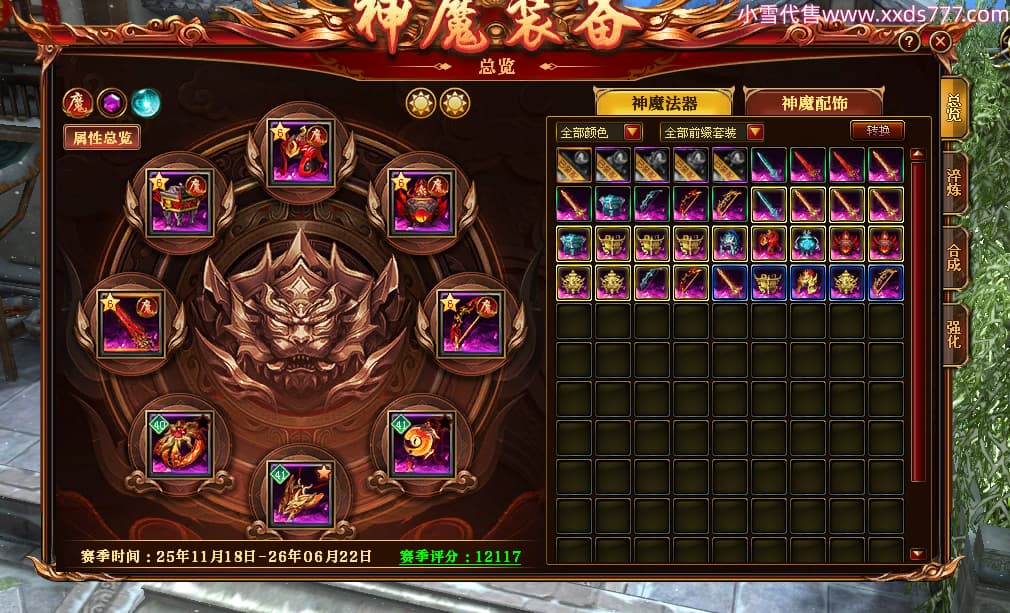Close the 神魔装备 window
Screen dimensions: 1010x613
pos(940,42)
